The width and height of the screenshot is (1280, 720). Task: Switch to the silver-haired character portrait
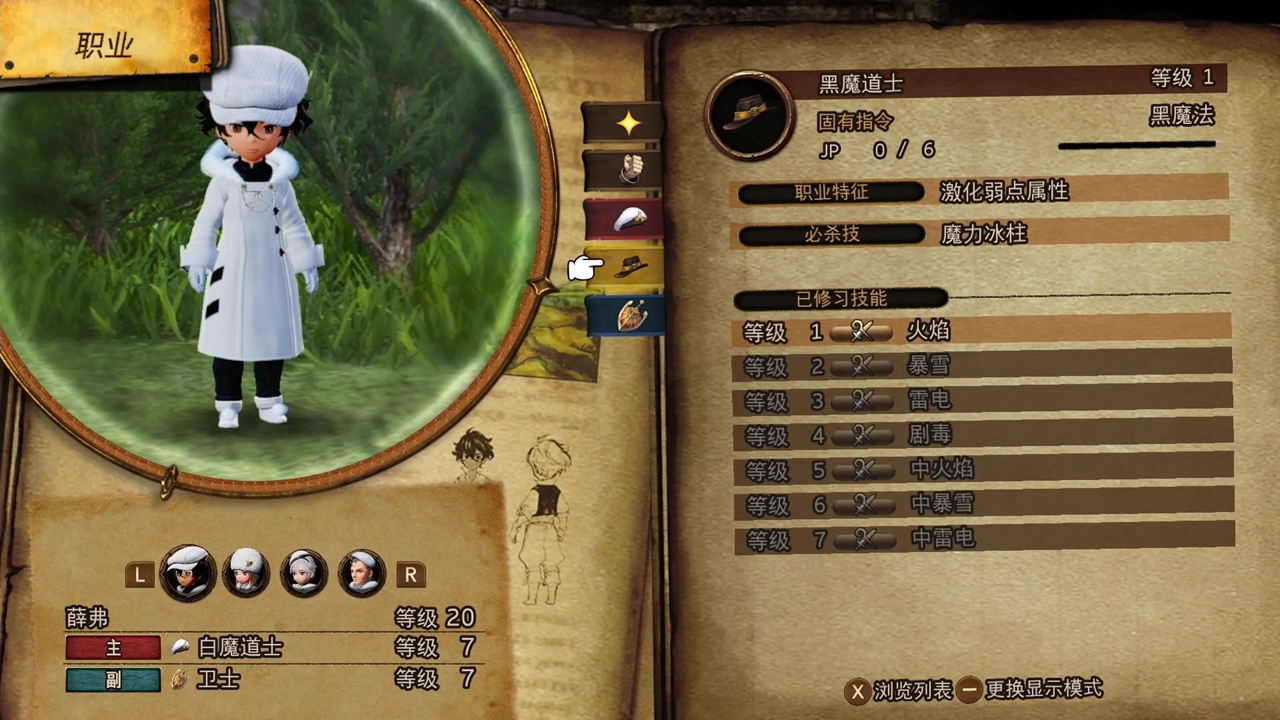click(x=304, y=573)
